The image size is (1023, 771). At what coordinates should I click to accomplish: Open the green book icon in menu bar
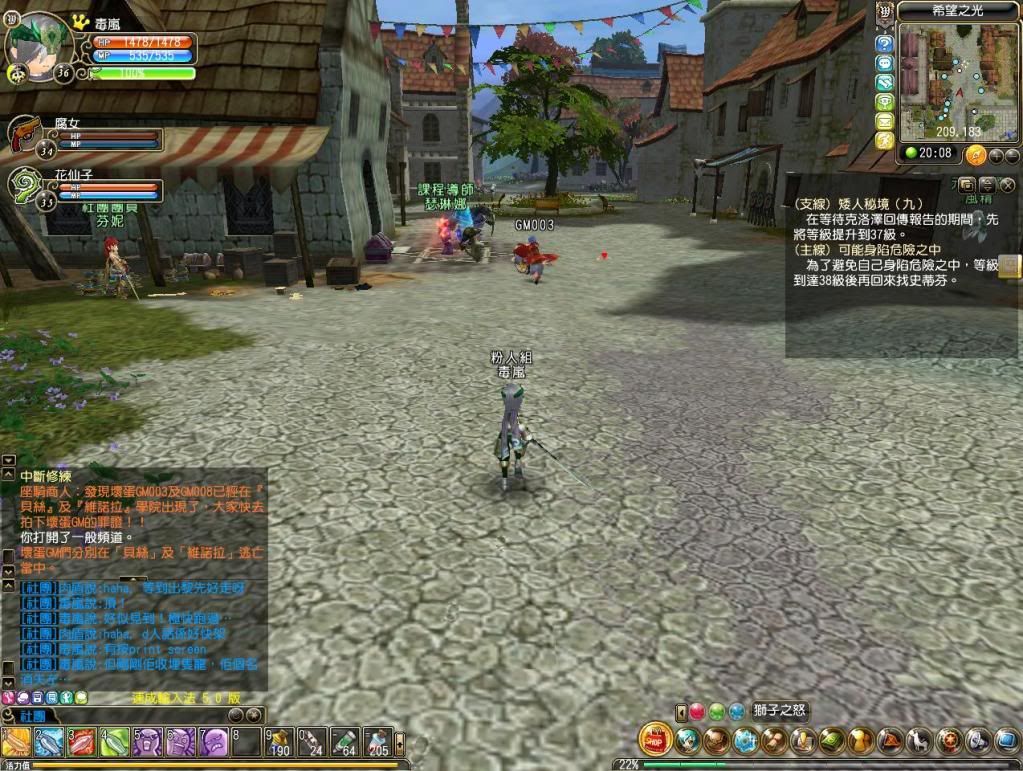(832, 741)
